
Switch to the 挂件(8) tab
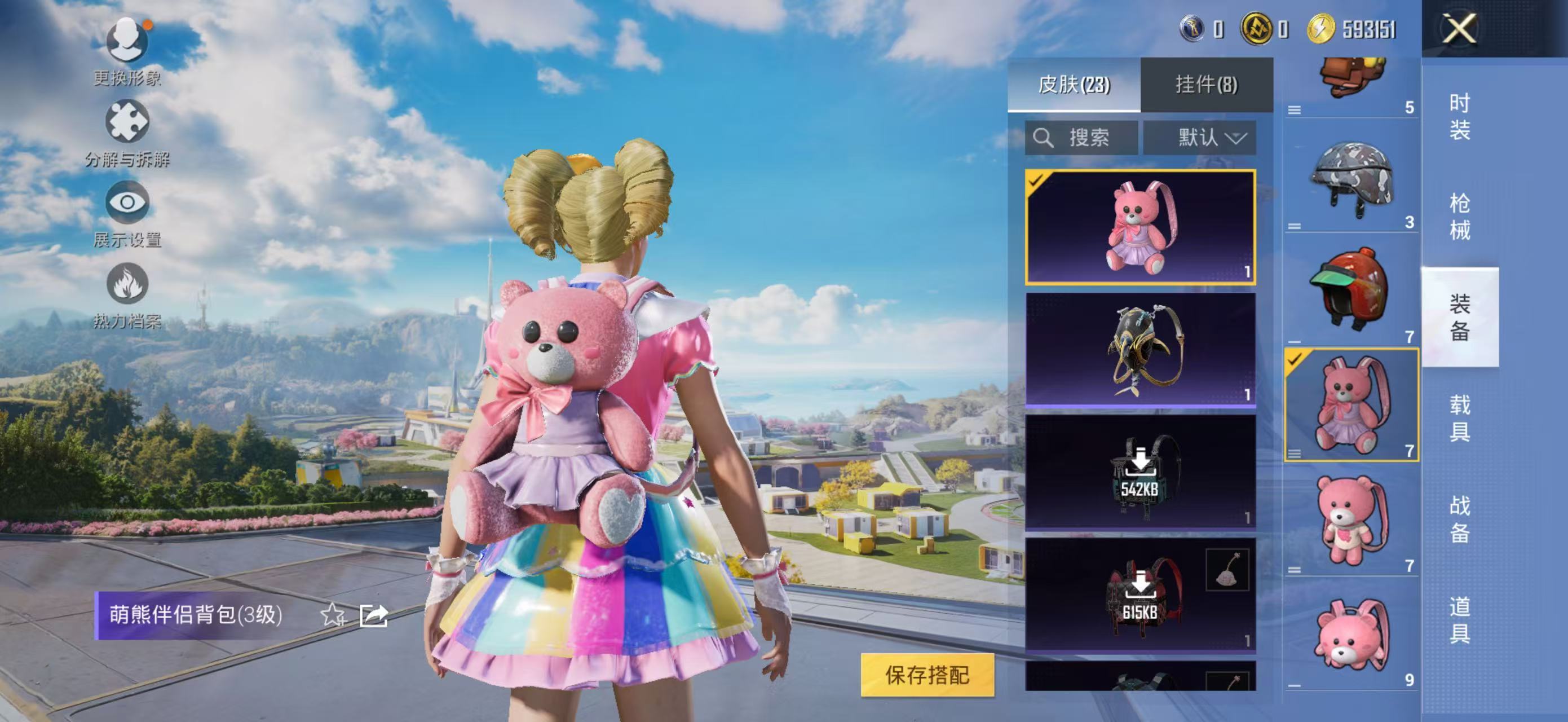[x=1206, y=85]
